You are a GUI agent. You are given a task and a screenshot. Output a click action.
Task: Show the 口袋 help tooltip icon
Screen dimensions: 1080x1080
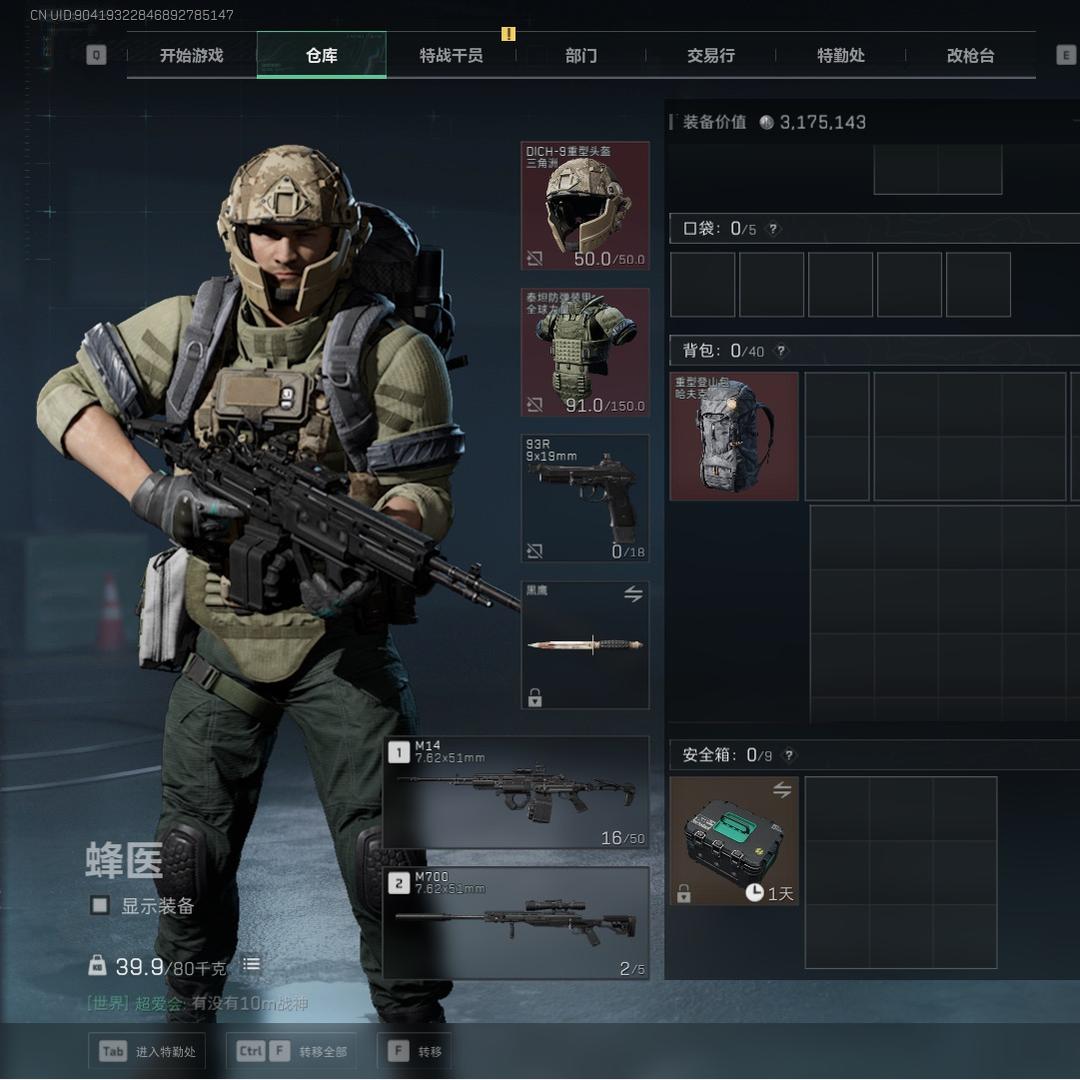tap(773, 229)
